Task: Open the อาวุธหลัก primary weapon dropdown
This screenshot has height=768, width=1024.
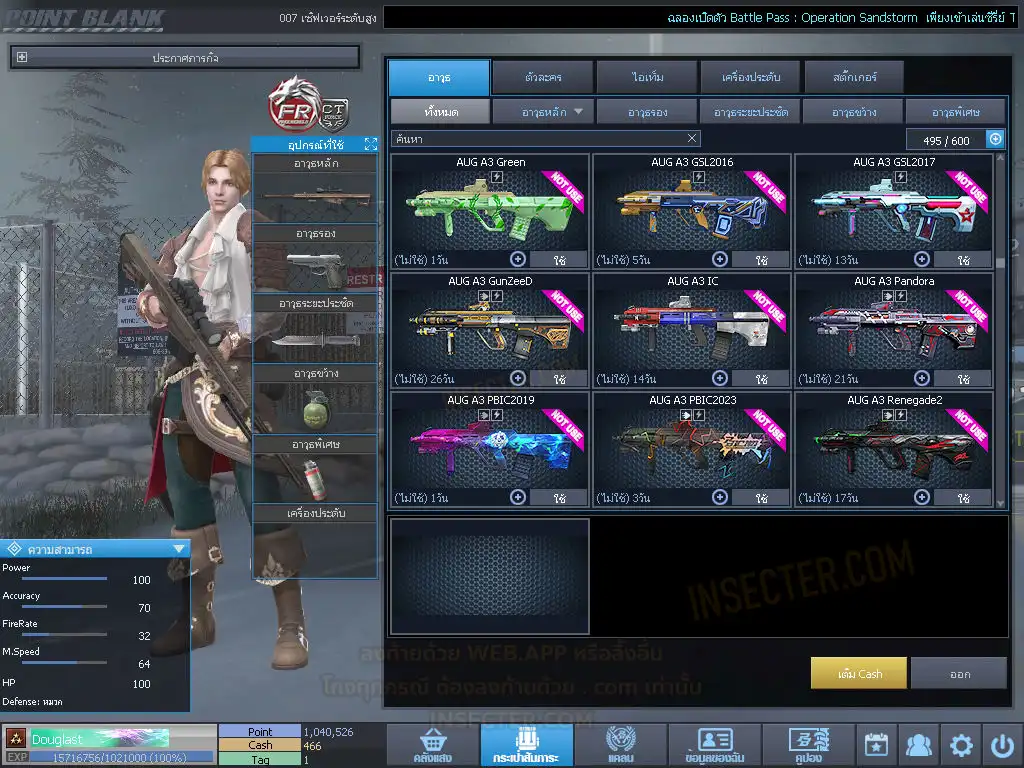Action: (543, 112)
